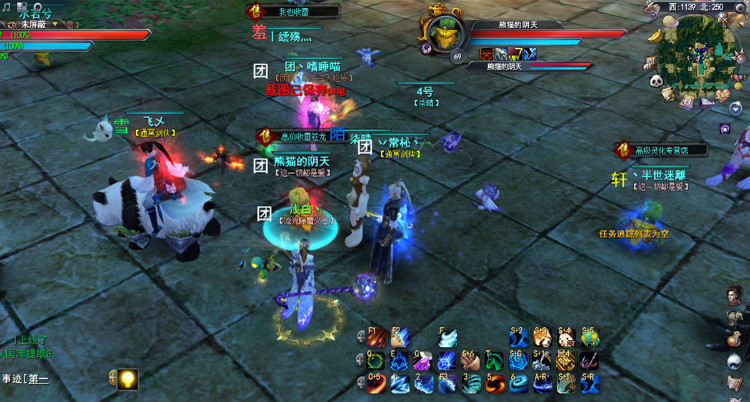The width and height of the screenshot is (750, 402).
Task: Select the red skull debuff icon on target
Action: click(485, 53)
